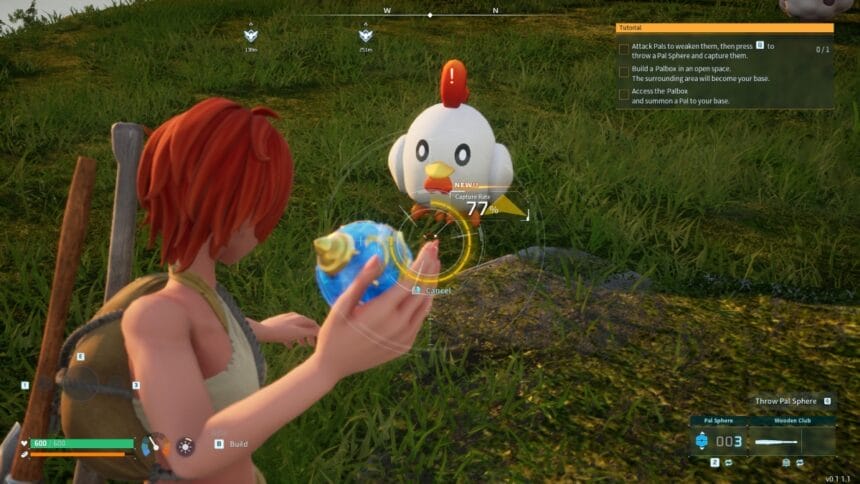Click the day-night sun clock icon
This screenshot has height=484, width=860.
pos(185,446)
